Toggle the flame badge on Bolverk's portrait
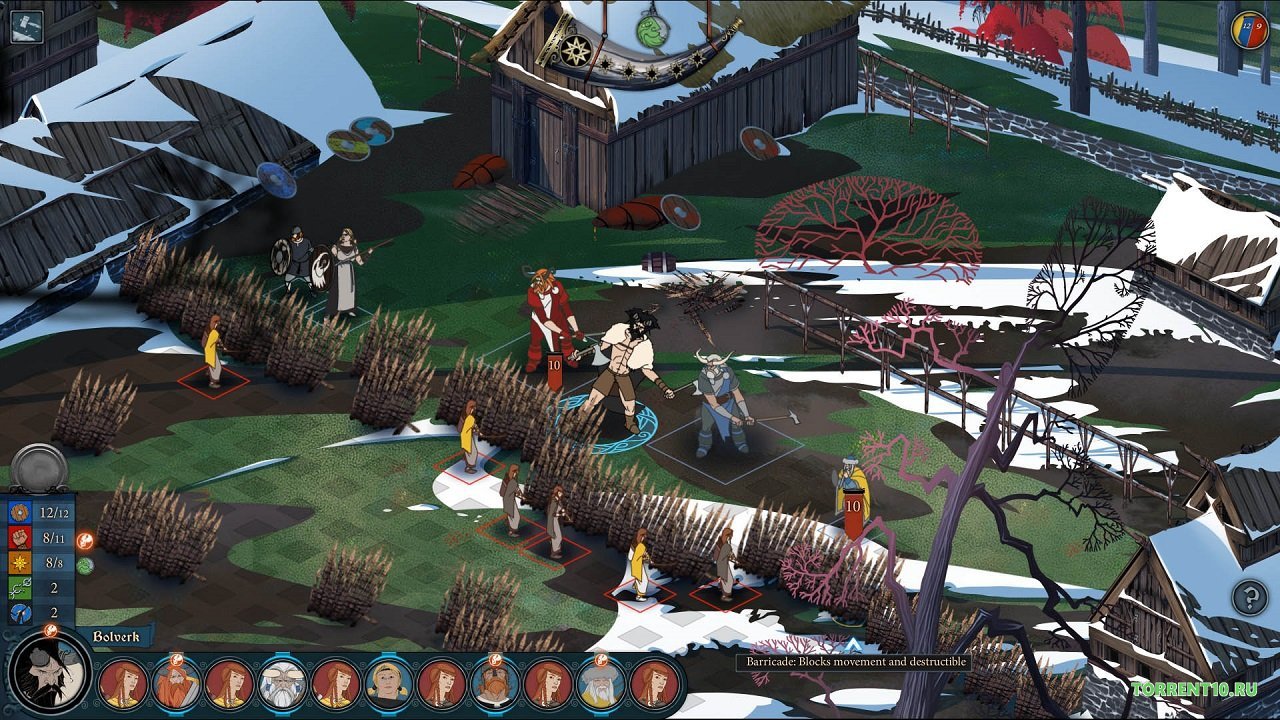1280x720 pixels. point(50,630)
